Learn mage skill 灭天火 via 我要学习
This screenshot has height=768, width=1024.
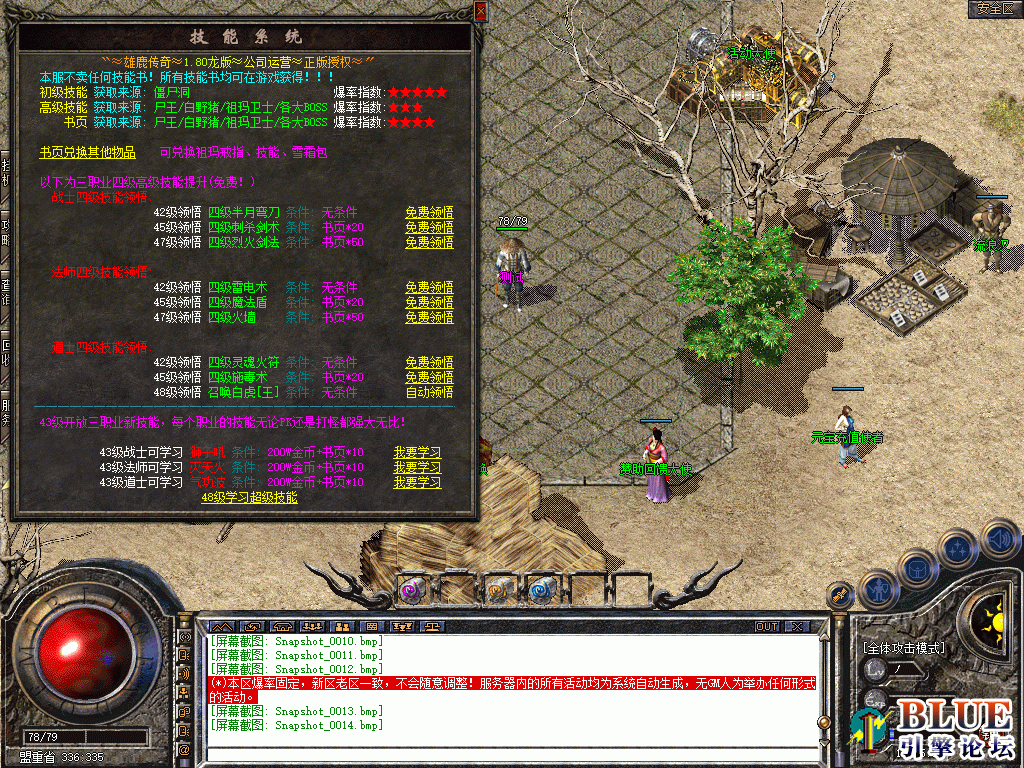coord(417,468)
